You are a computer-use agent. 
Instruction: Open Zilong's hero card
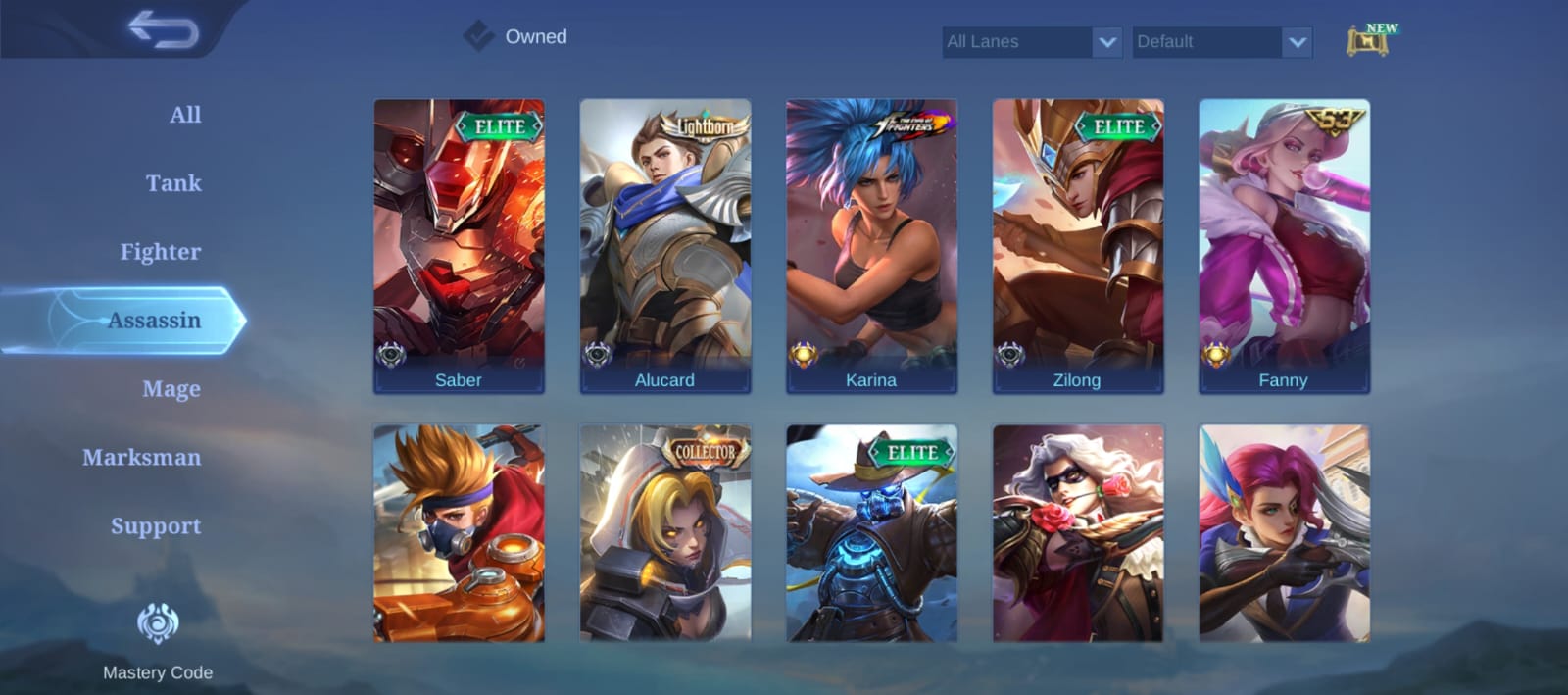coord(1078,245)
